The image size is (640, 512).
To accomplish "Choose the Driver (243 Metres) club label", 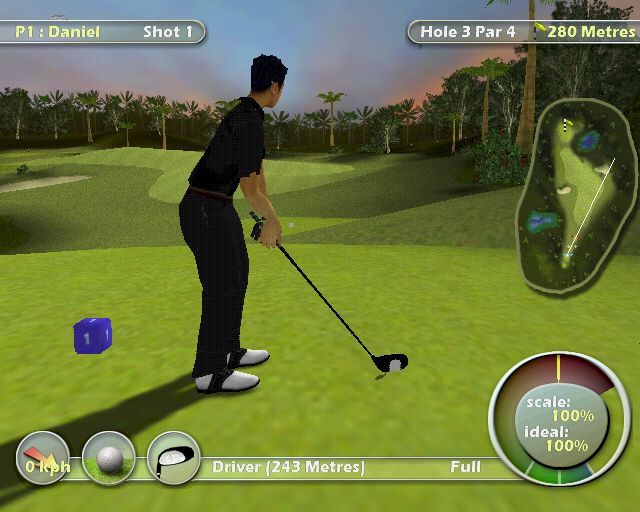I will click(288, 467).
